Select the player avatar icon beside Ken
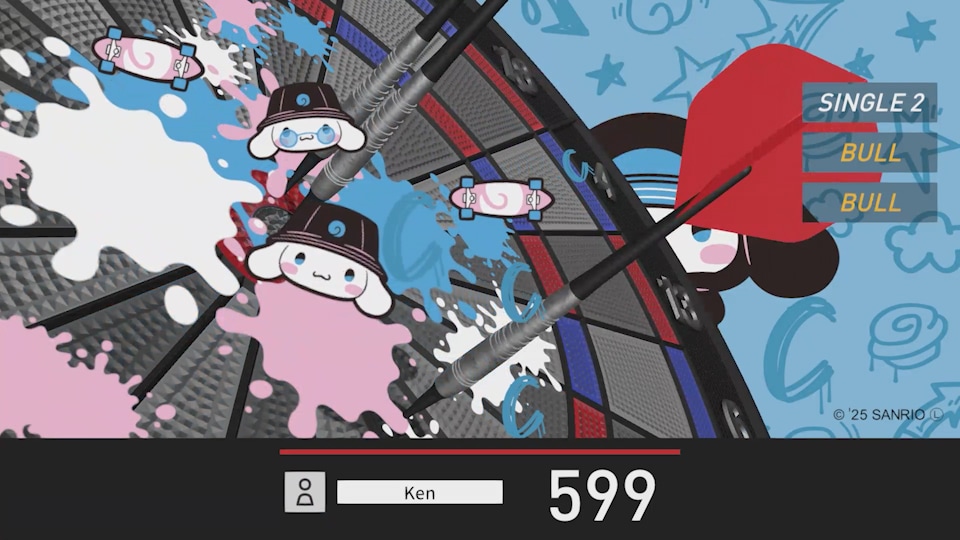This screenshot has width=960, height=540. pyautogui.click(x=305, y=492)
